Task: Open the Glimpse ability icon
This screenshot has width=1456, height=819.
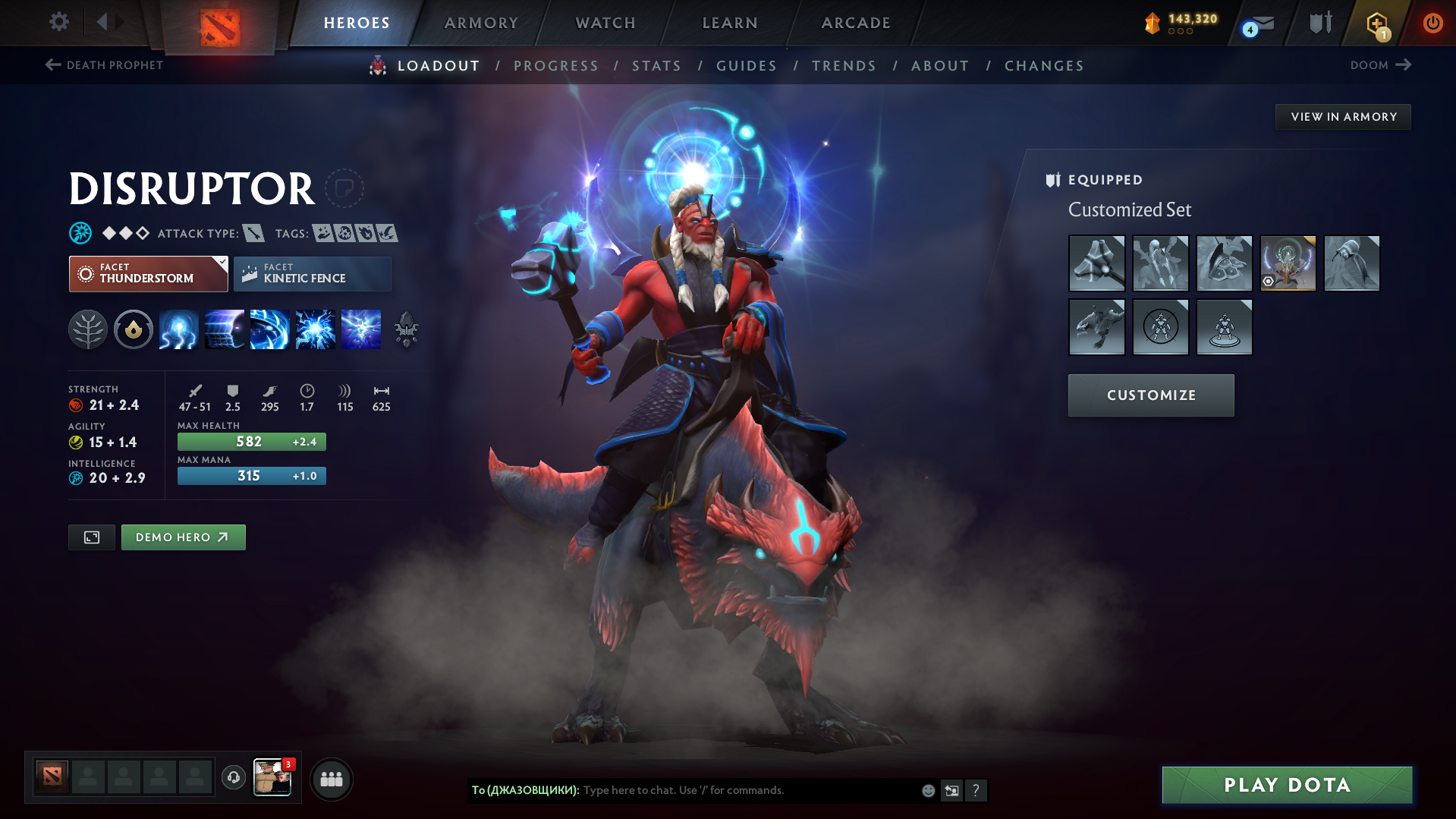Action: coord(224,329)
